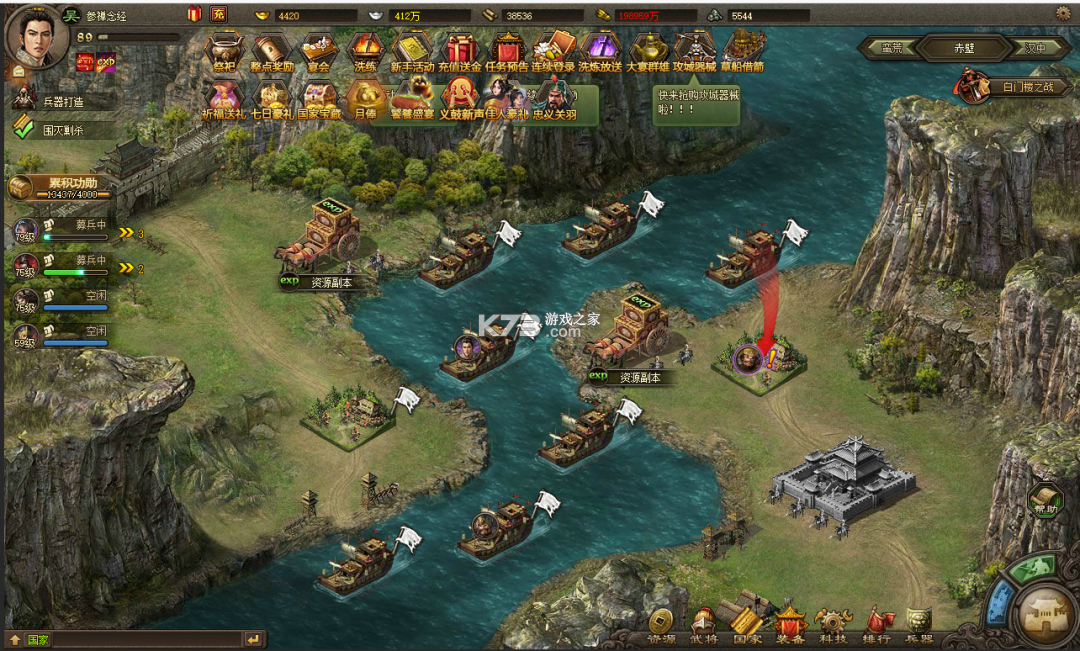Open the 月俸 monthly salary pot
The height and width of the screenshot is (651, 1080).
pyautogui.click(x=365, y=98)
